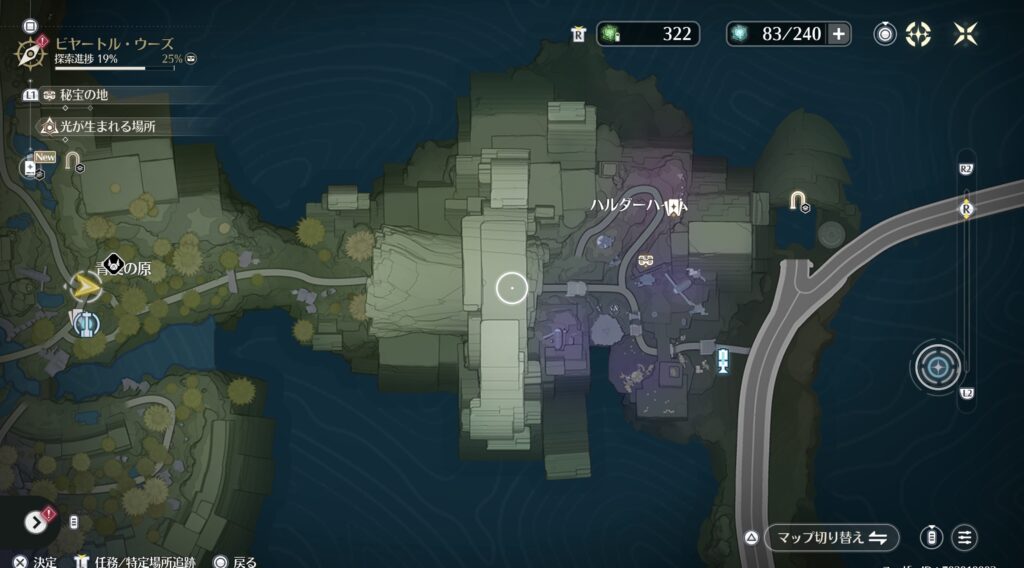Click the マップ切り替え map switch button
The height and width of the screenshot is (568, 1024).
(x=832, y=537)
